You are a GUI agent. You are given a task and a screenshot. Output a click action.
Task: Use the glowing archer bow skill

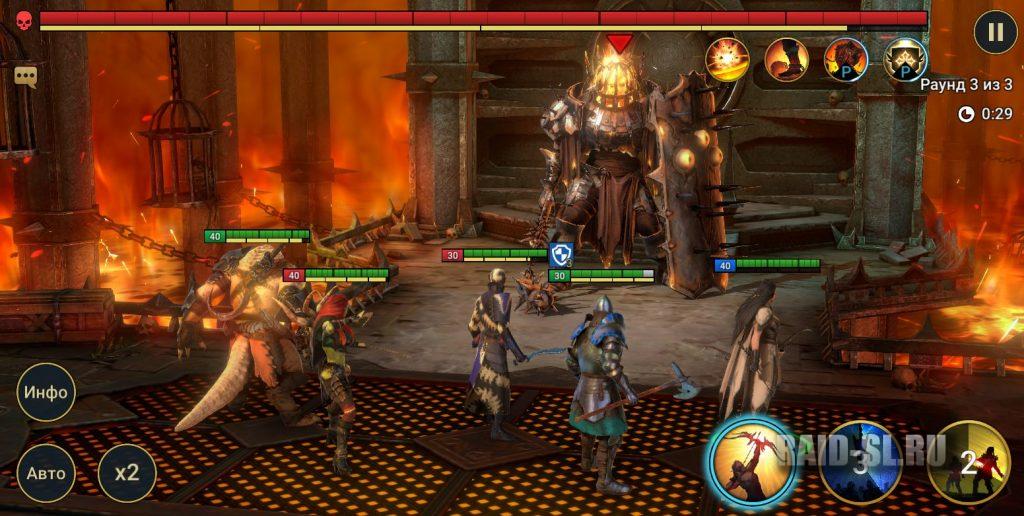tap(751, 461)
